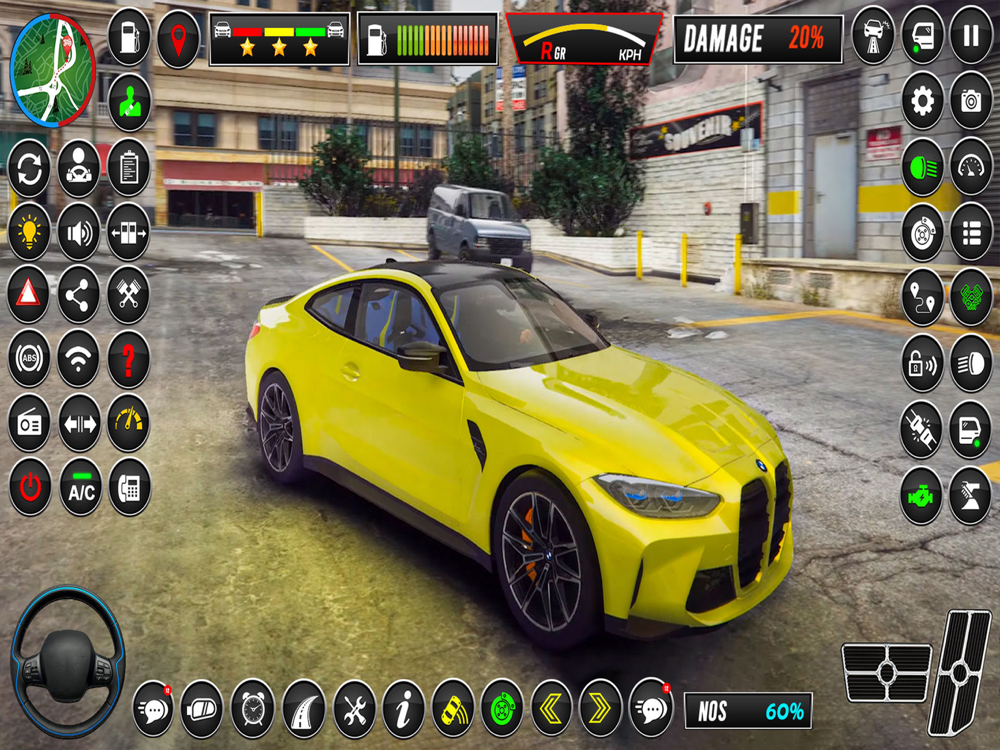Turn on the radio
Screen dimensions: 1000x750
pos(29,423)
